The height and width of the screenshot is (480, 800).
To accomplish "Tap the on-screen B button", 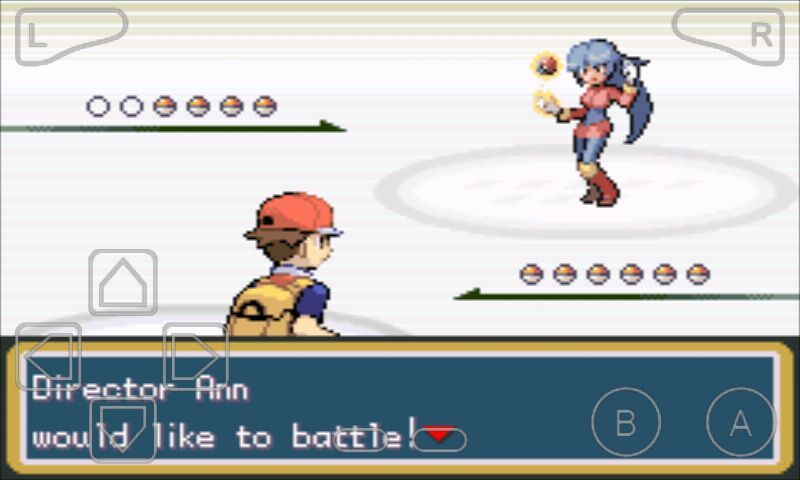I will pyautogui.click(x=626, y=423).
